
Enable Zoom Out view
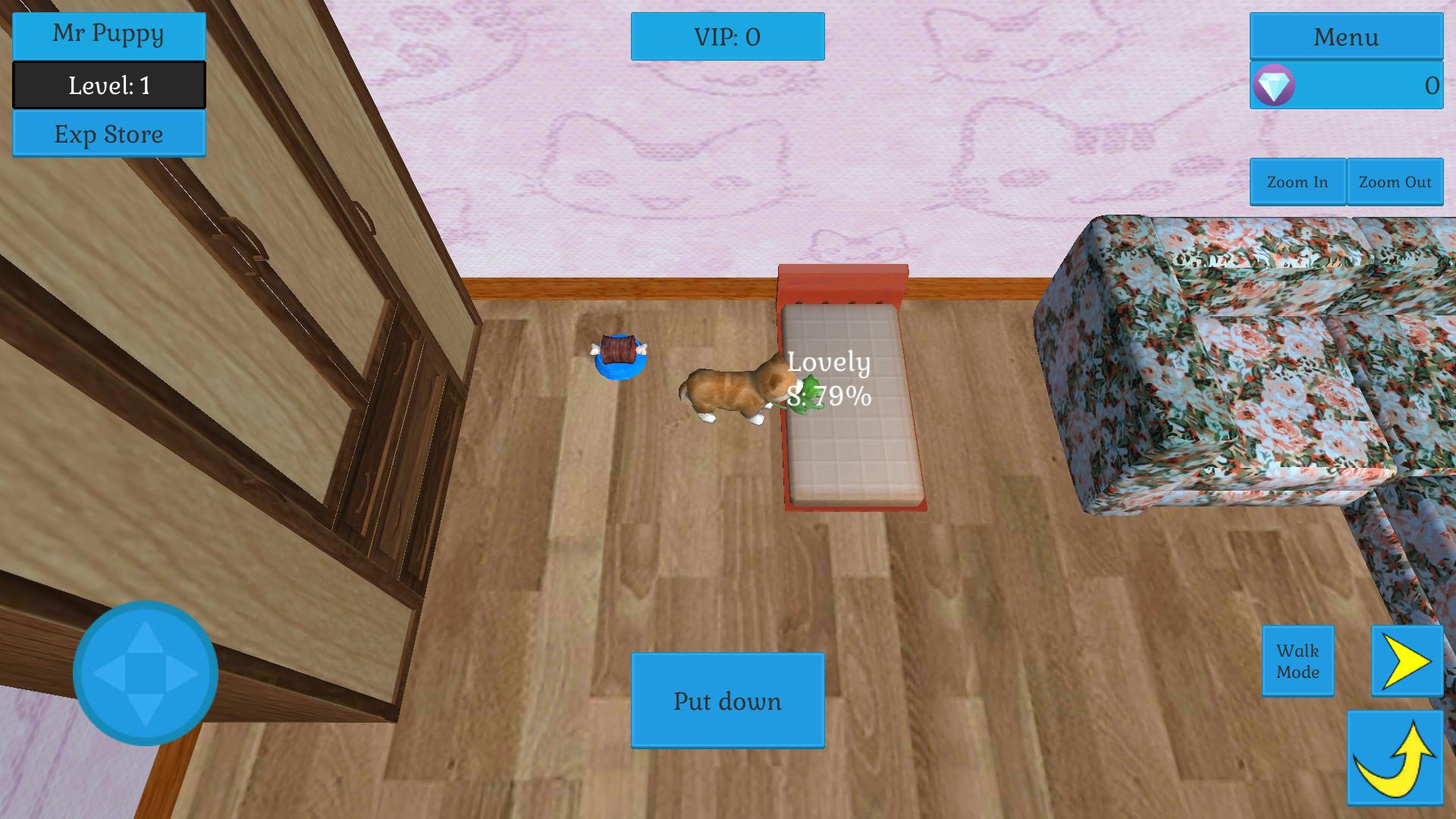click(1395, 182)
